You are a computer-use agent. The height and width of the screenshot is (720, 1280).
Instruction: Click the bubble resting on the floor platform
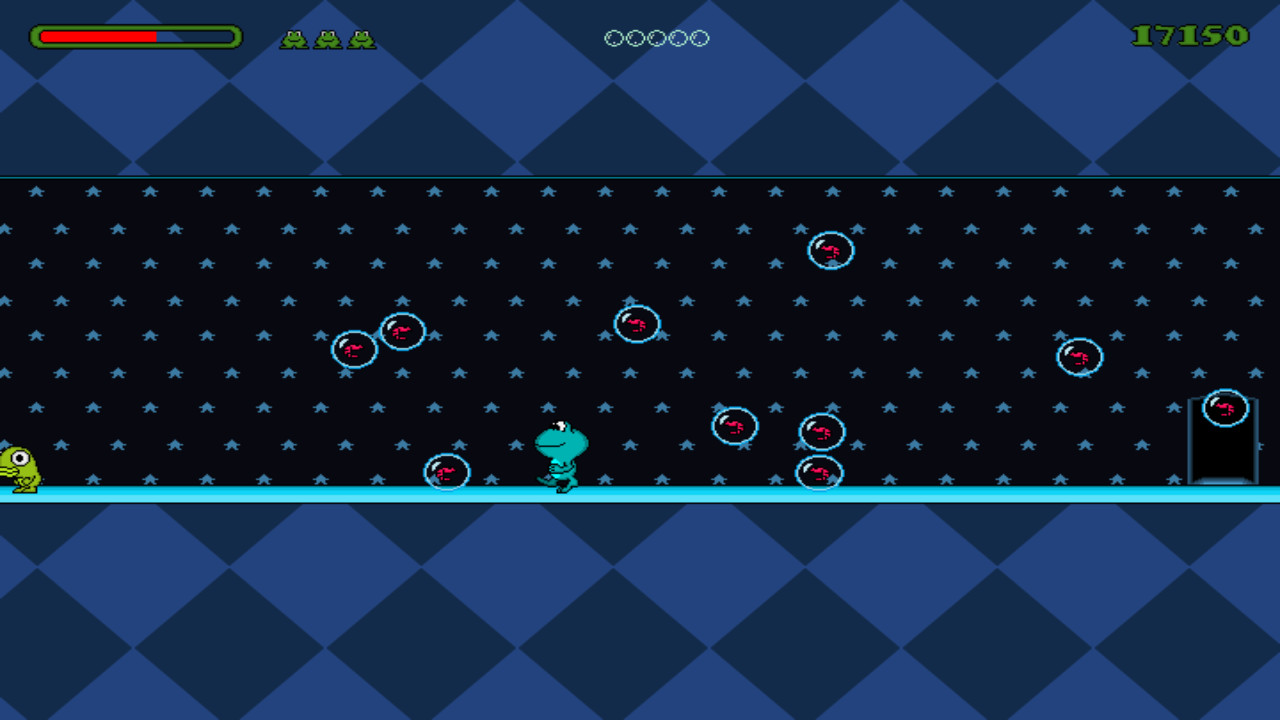447,471
